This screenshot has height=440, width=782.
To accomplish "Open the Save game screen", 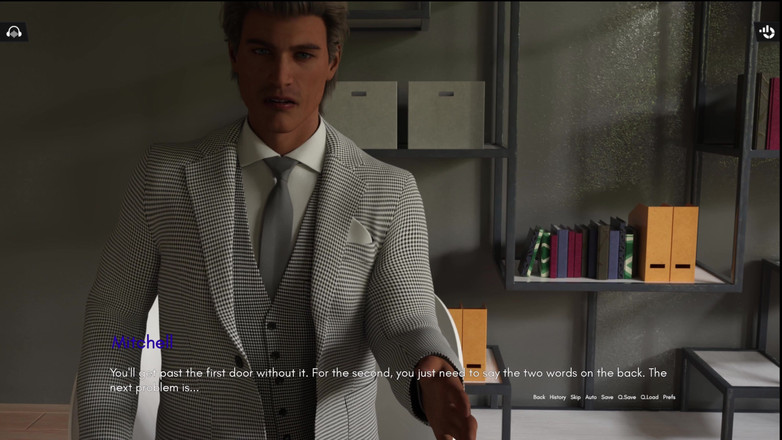I will (x=607, y=397).
